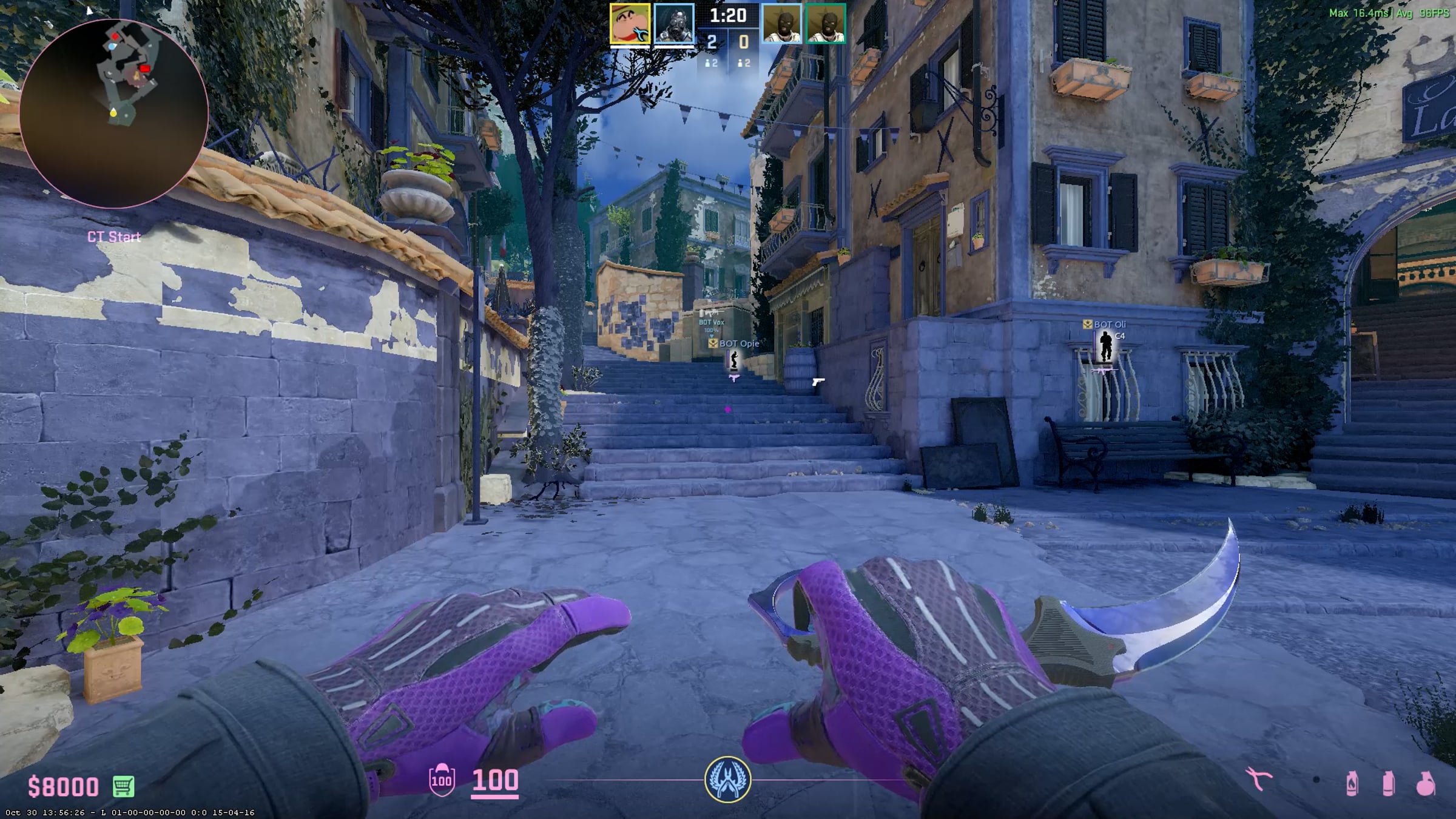Select the balaclava avatar with green frame
The height and width of the screenshot is (819, 1456).
(x=826, y=24)
